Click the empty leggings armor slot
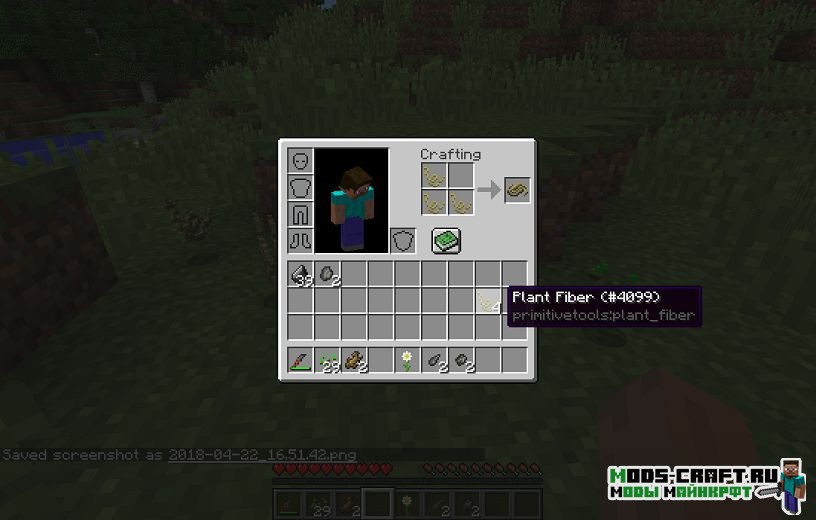The height and width of the screenshot is (520, 816). [301, 214]
